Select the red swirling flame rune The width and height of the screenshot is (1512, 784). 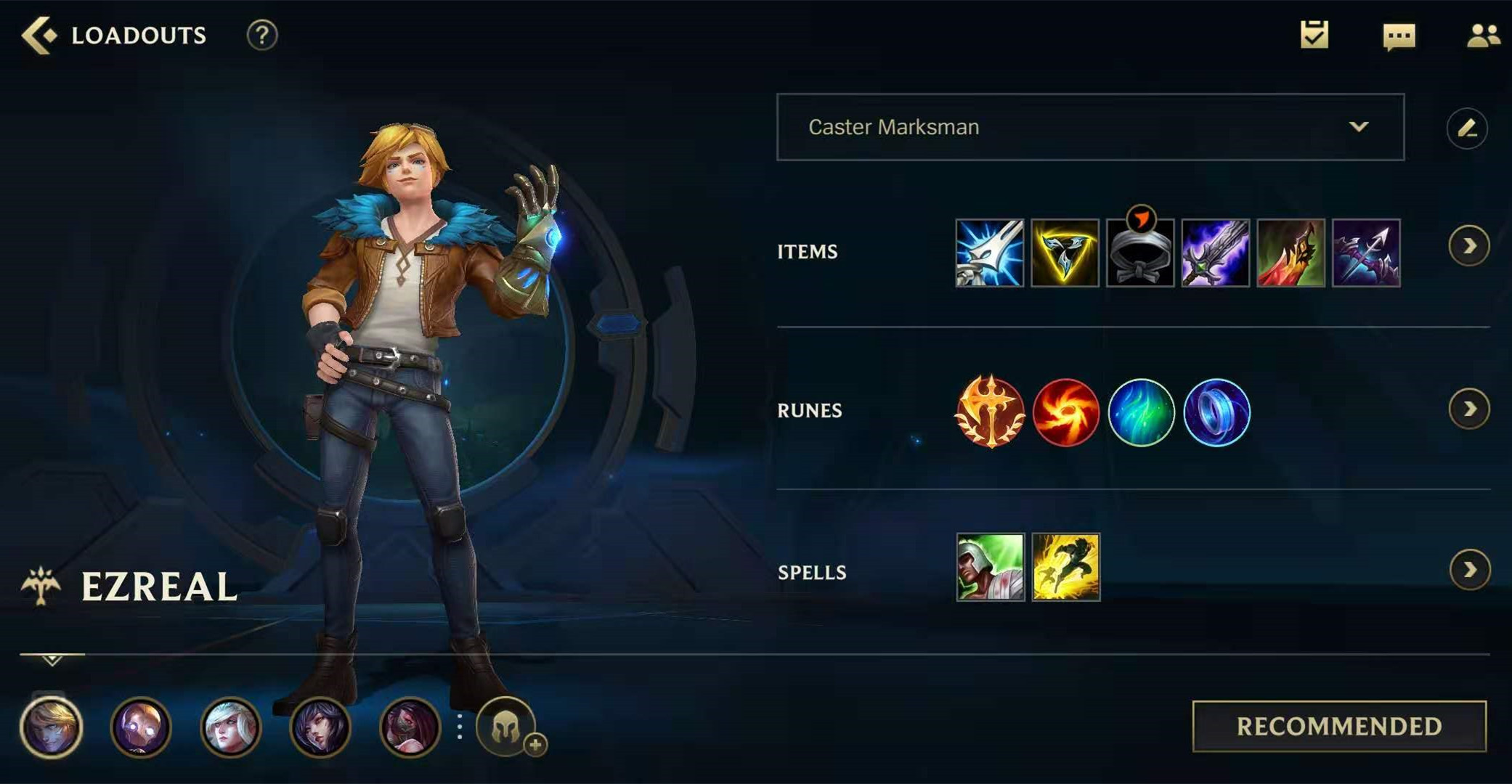1065,412
